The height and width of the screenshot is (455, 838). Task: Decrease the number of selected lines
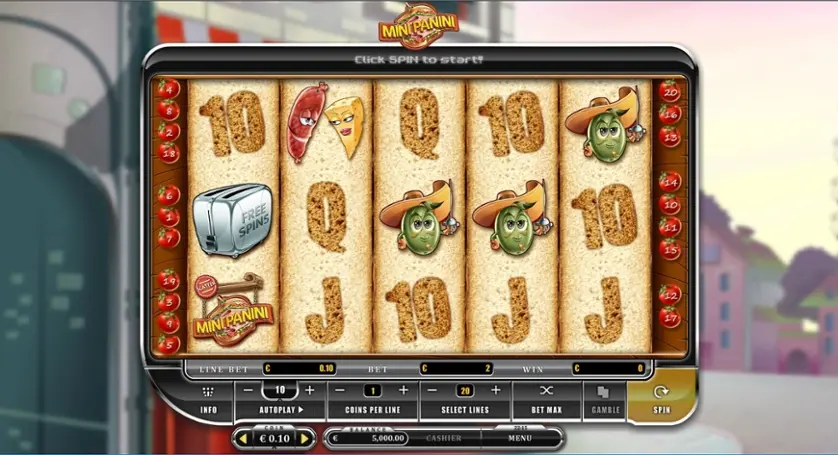coord(433,390)
